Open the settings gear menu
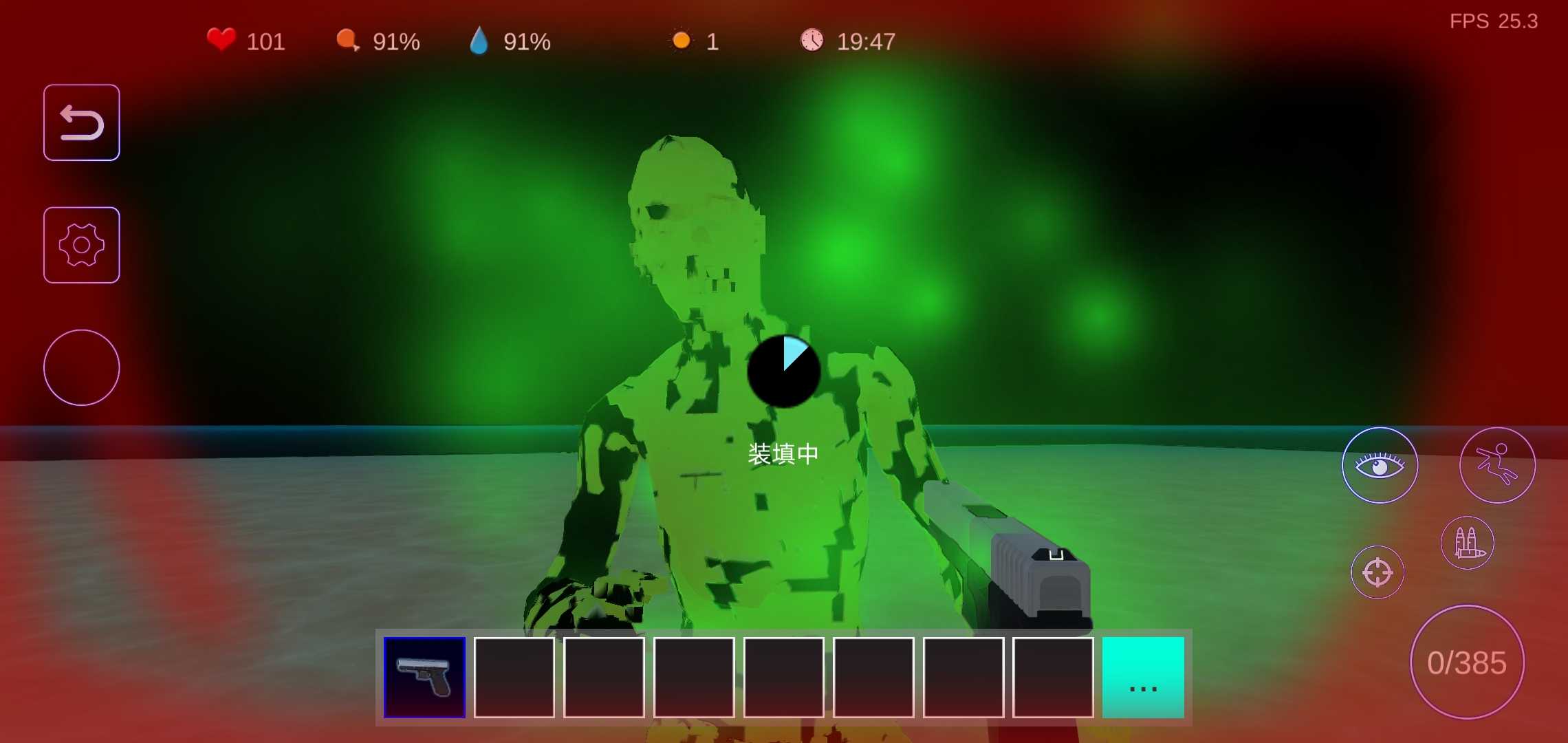 click(81, 244)
